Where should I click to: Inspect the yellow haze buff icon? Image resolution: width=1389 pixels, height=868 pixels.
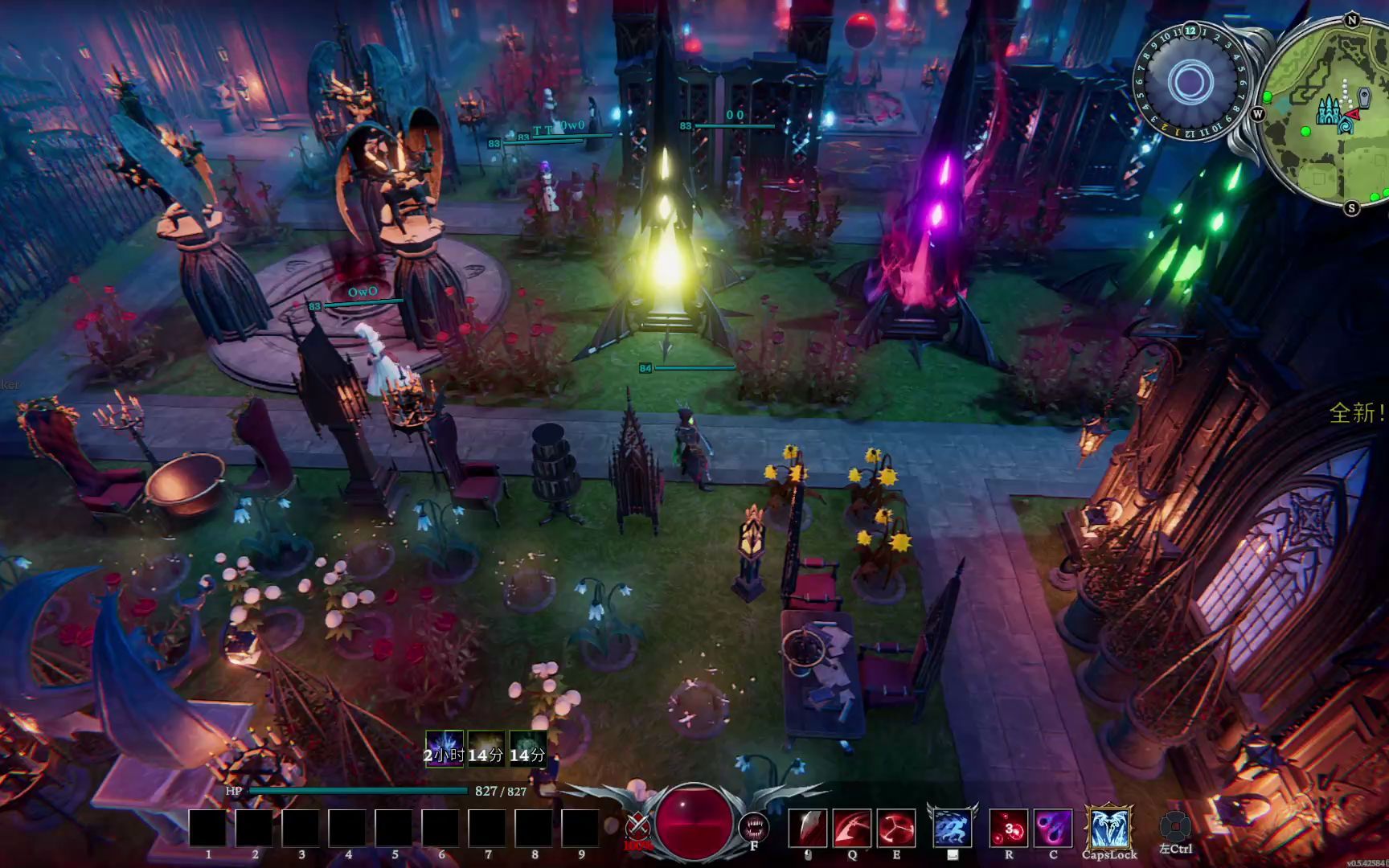(486, 749)
